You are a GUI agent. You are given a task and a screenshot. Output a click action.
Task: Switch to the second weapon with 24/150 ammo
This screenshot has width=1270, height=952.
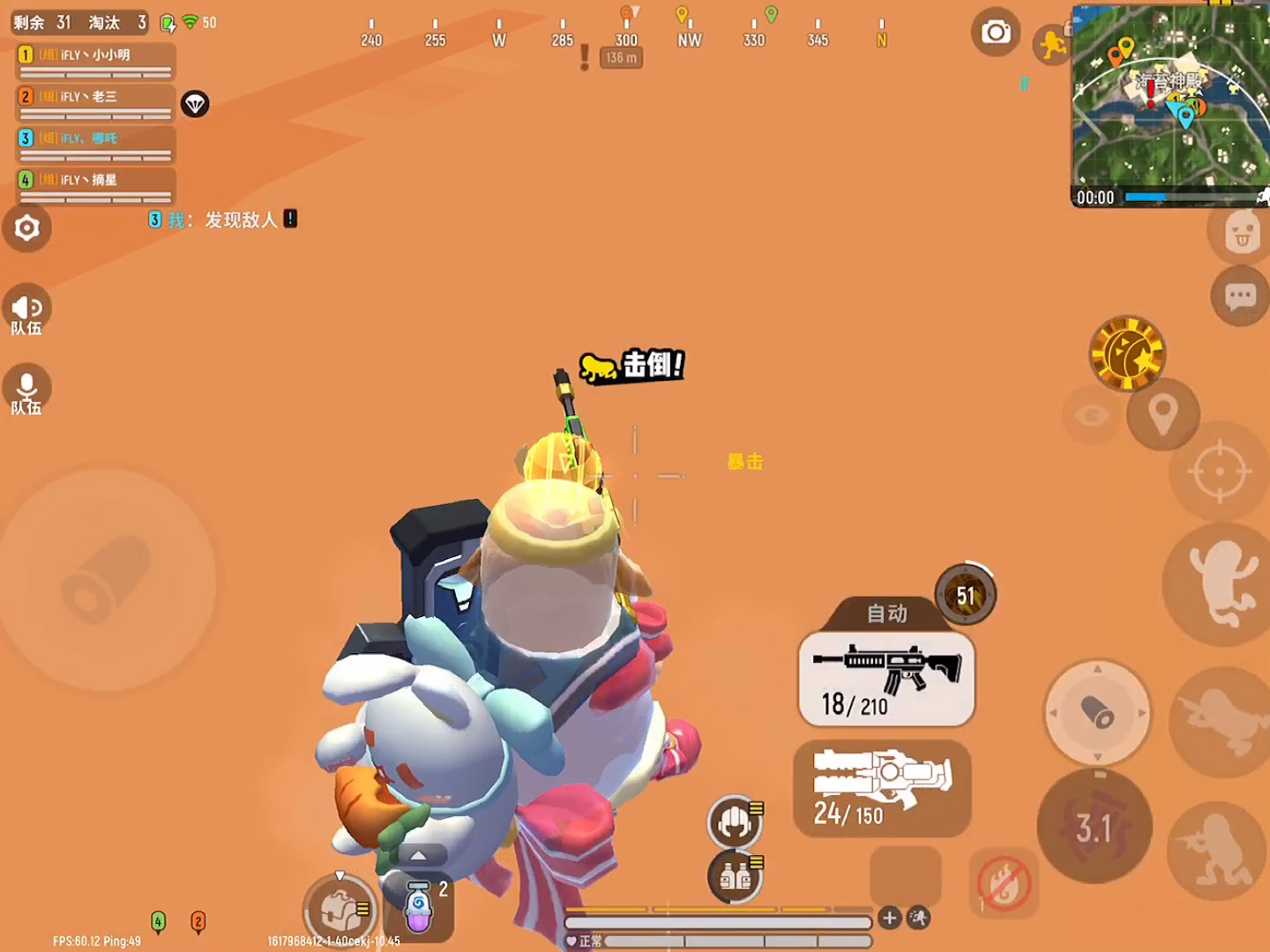pos(882,788)
